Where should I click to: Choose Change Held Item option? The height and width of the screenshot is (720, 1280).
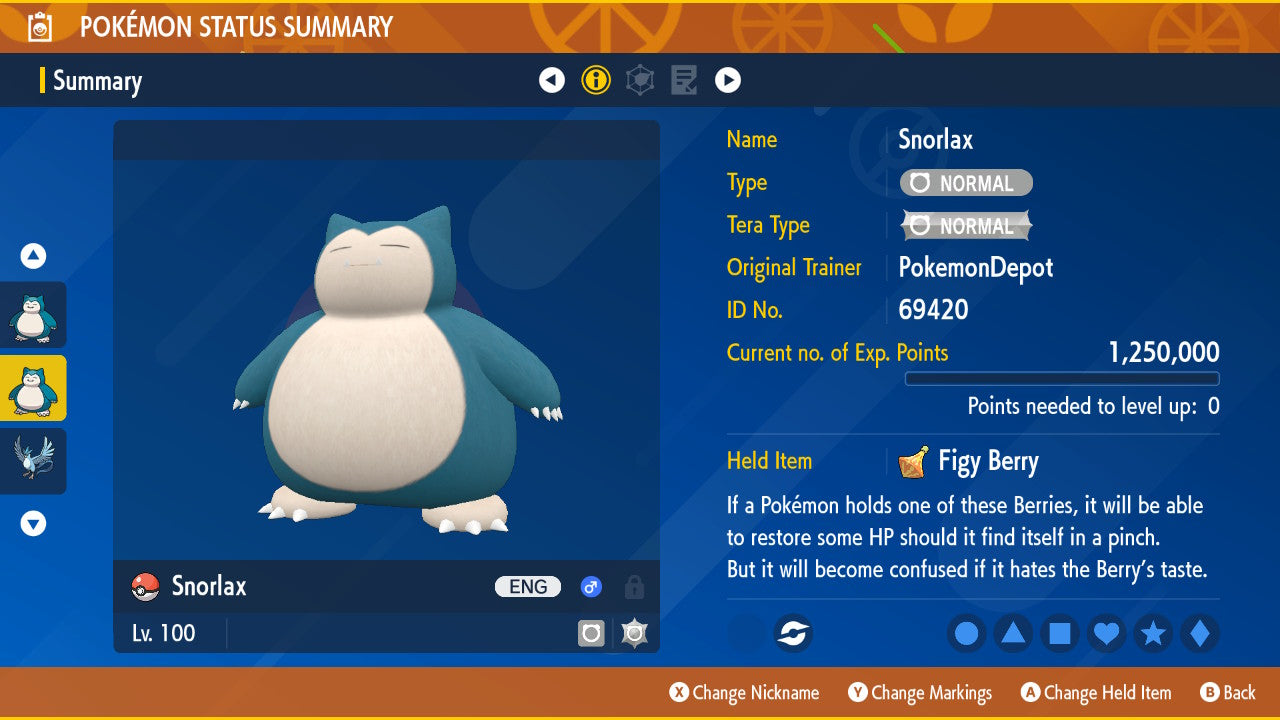tap(1096, 693)
